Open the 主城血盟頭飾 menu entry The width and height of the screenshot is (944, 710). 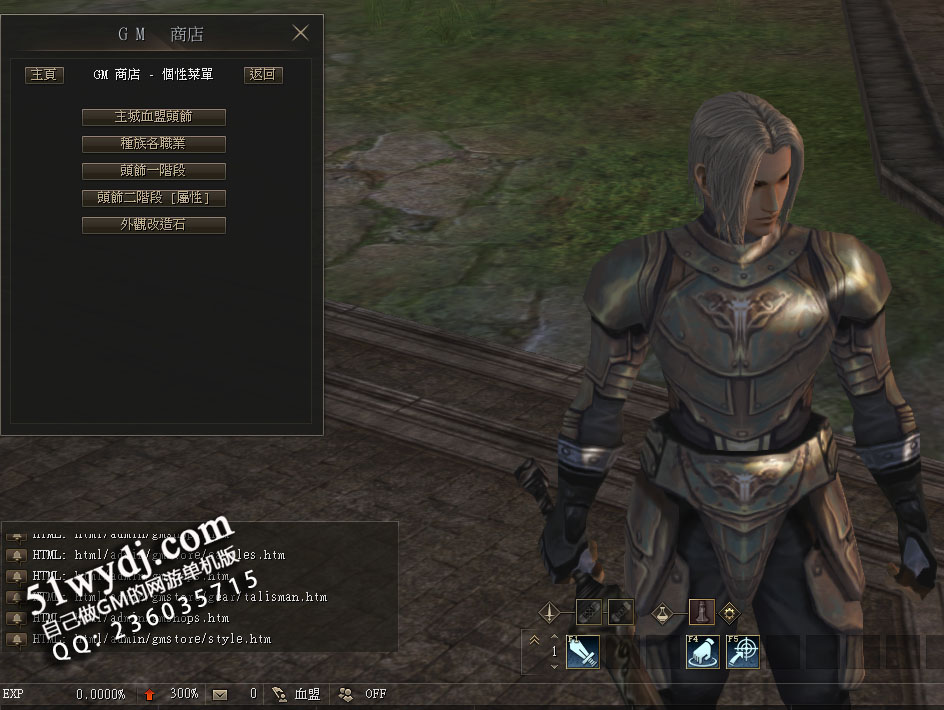coord(153,117)
